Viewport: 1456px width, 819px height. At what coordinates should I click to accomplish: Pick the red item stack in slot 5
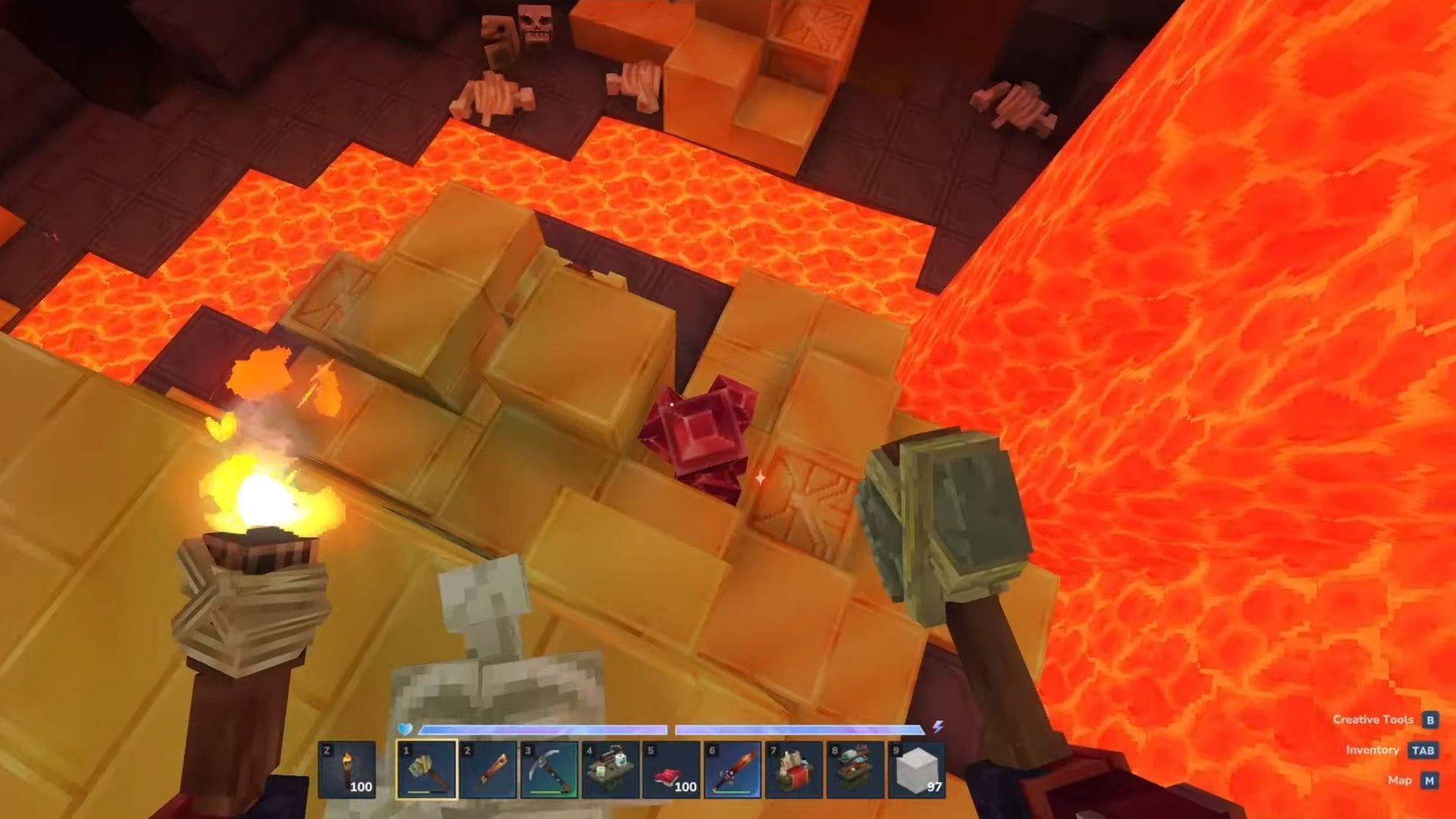click(672, 770)
